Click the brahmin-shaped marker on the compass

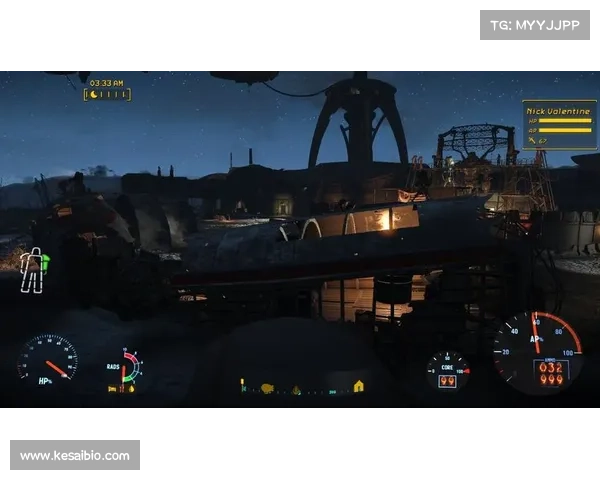(267, 388)
